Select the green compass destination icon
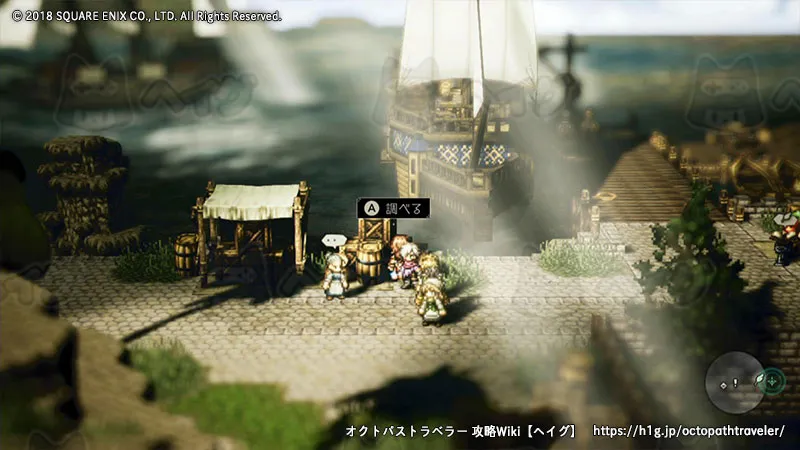800x450 pixels. click(768, 381)
